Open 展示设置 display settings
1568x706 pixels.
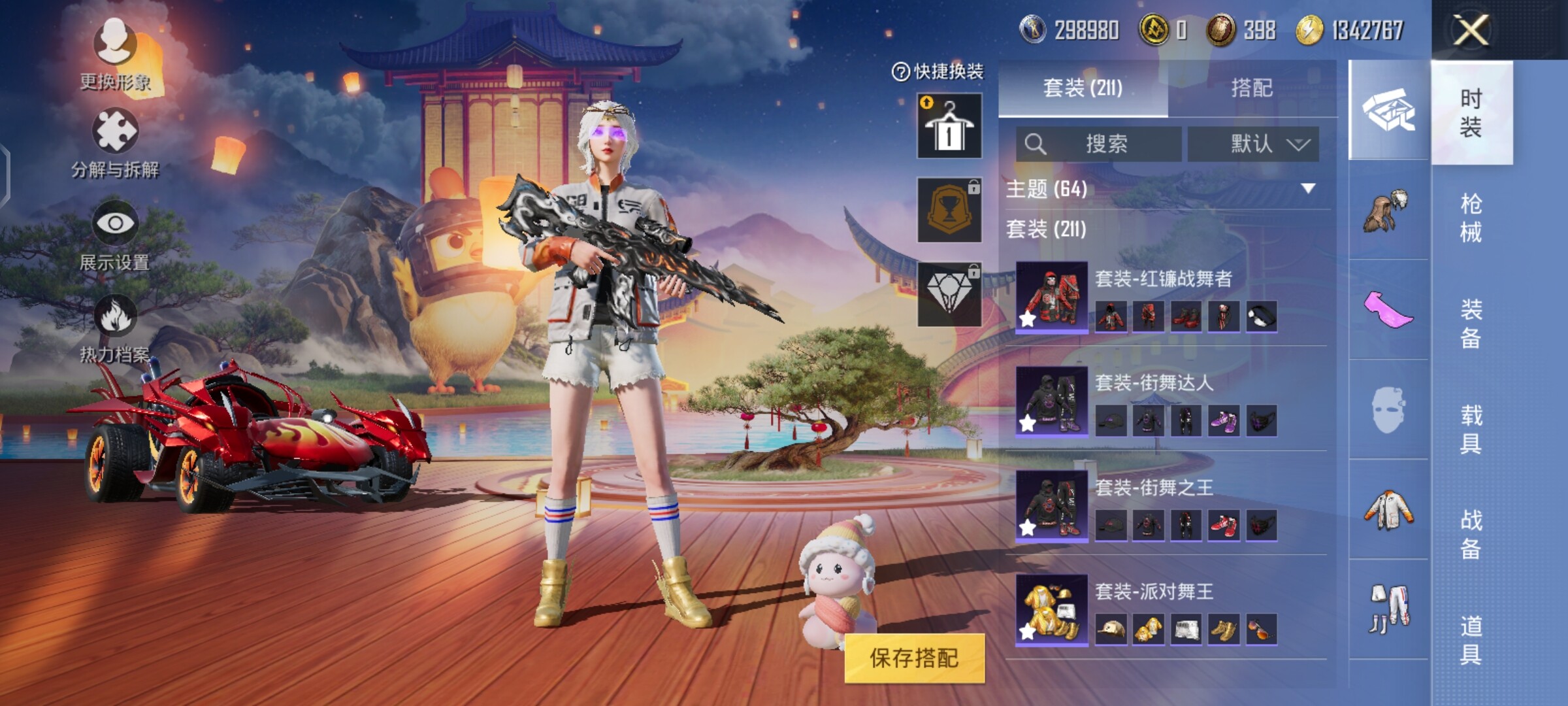116,235
